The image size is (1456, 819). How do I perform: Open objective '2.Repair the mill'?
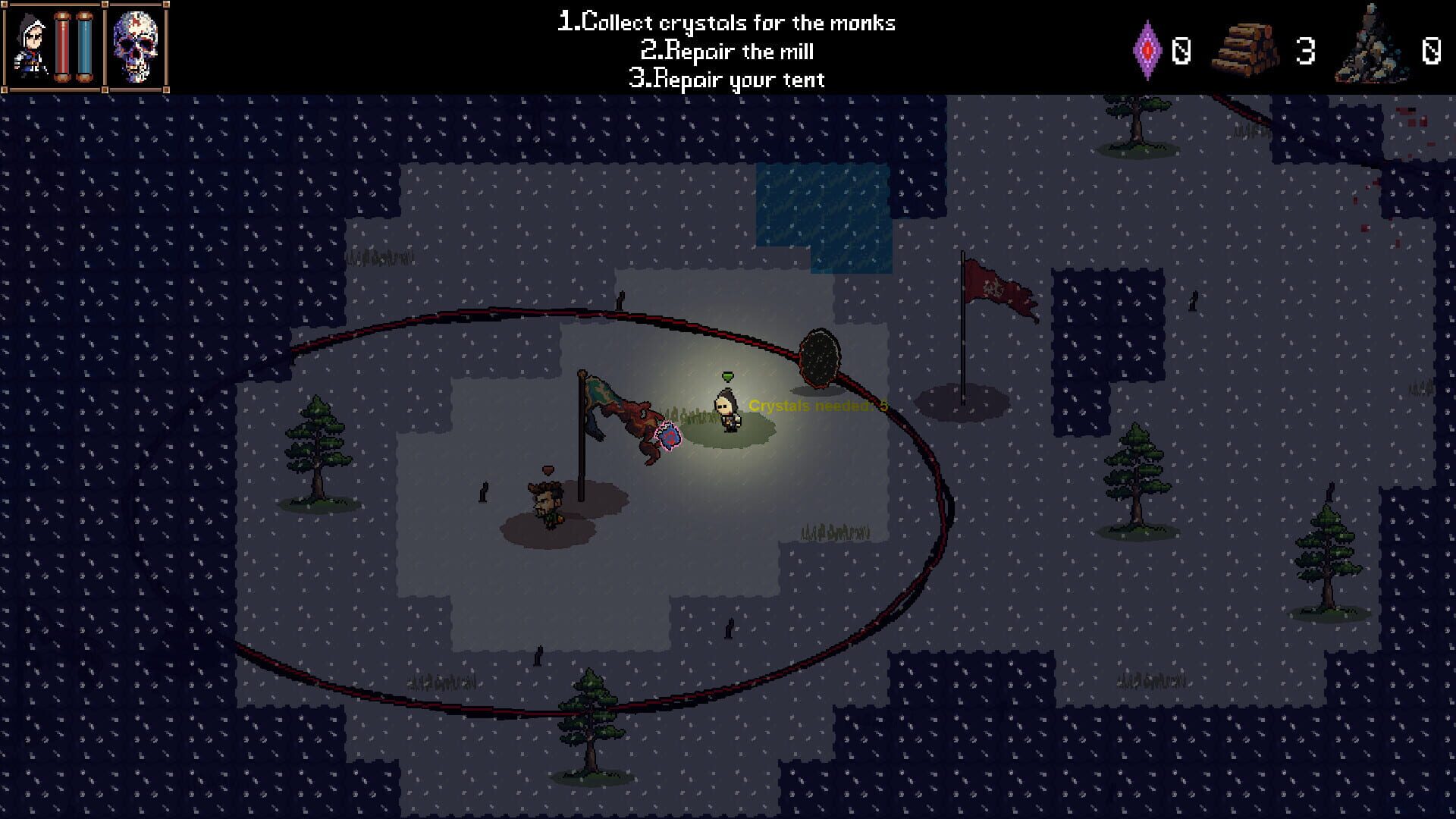click(726, 52)
